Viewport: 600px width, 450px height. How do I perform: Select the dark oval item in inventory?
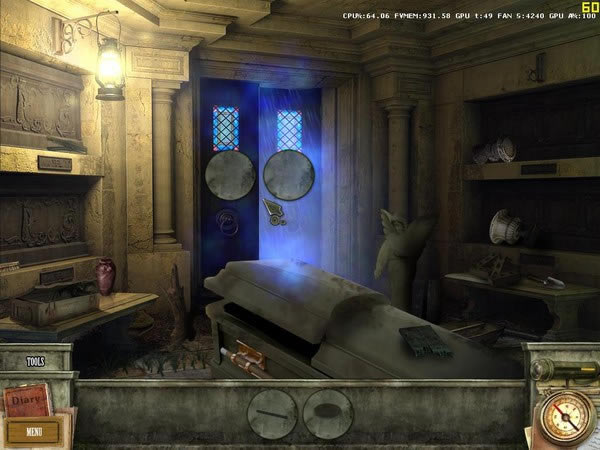(328, 413)
